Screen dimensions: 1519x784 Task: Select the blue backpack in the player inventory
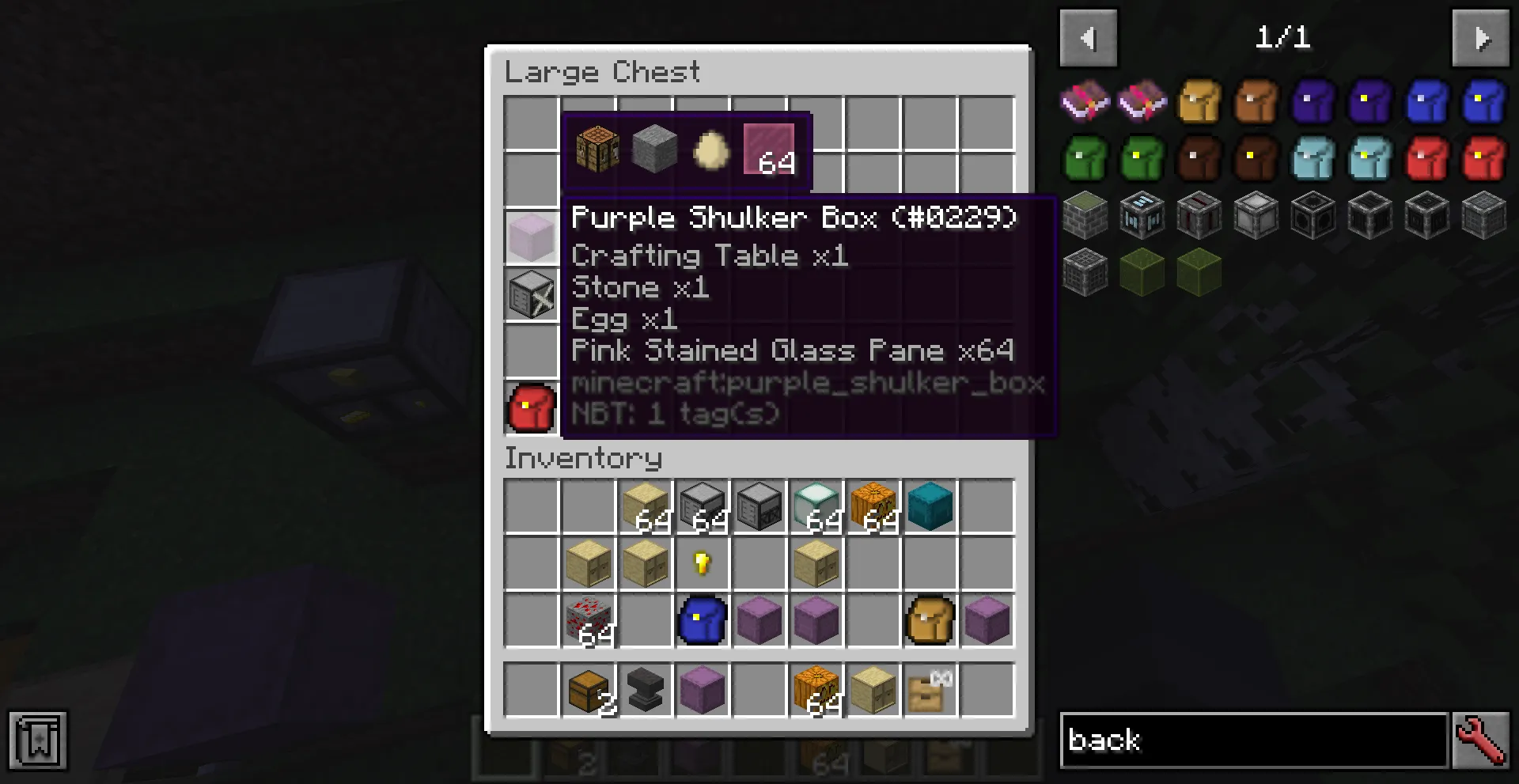pyautogui.click(x=702, y=620)
